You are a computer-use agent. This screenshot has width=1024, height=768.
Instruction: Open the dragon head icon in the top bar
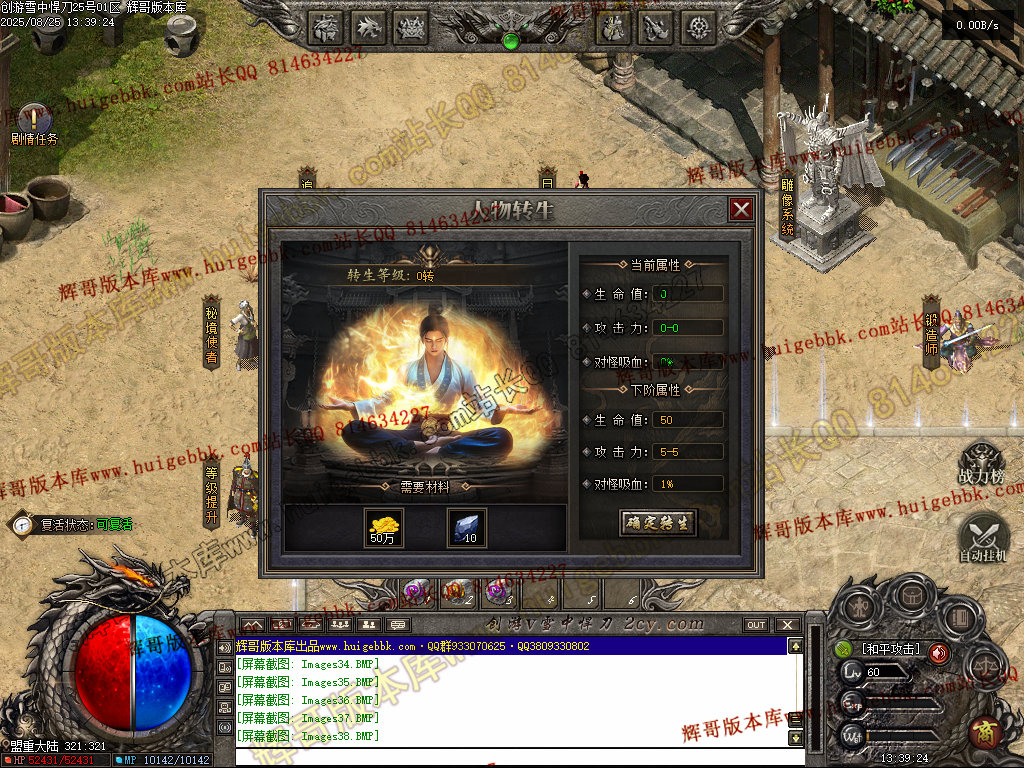(369, 27)
